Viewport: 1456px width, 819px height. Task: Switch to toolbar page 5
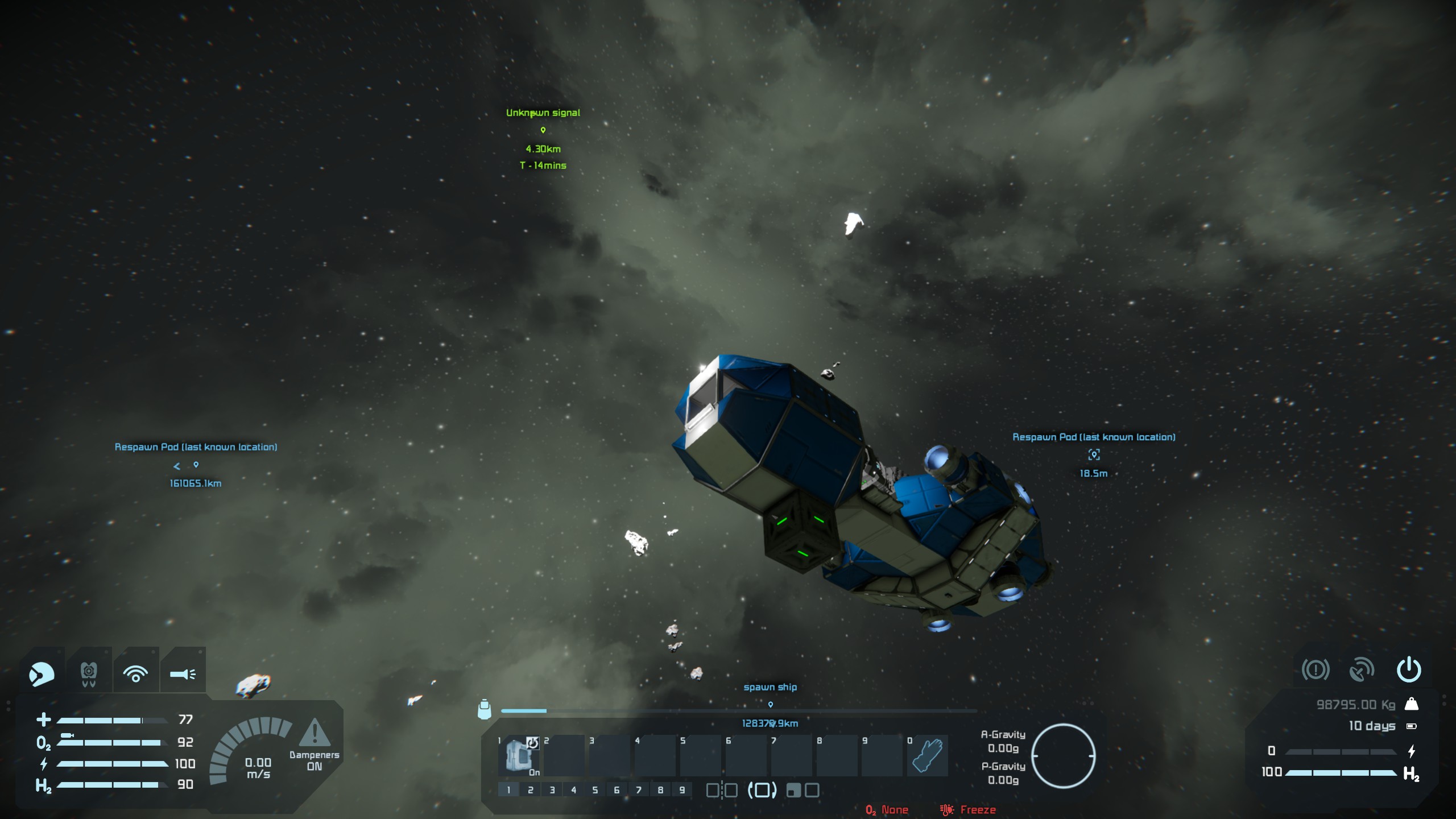click(x=595, y=790)
